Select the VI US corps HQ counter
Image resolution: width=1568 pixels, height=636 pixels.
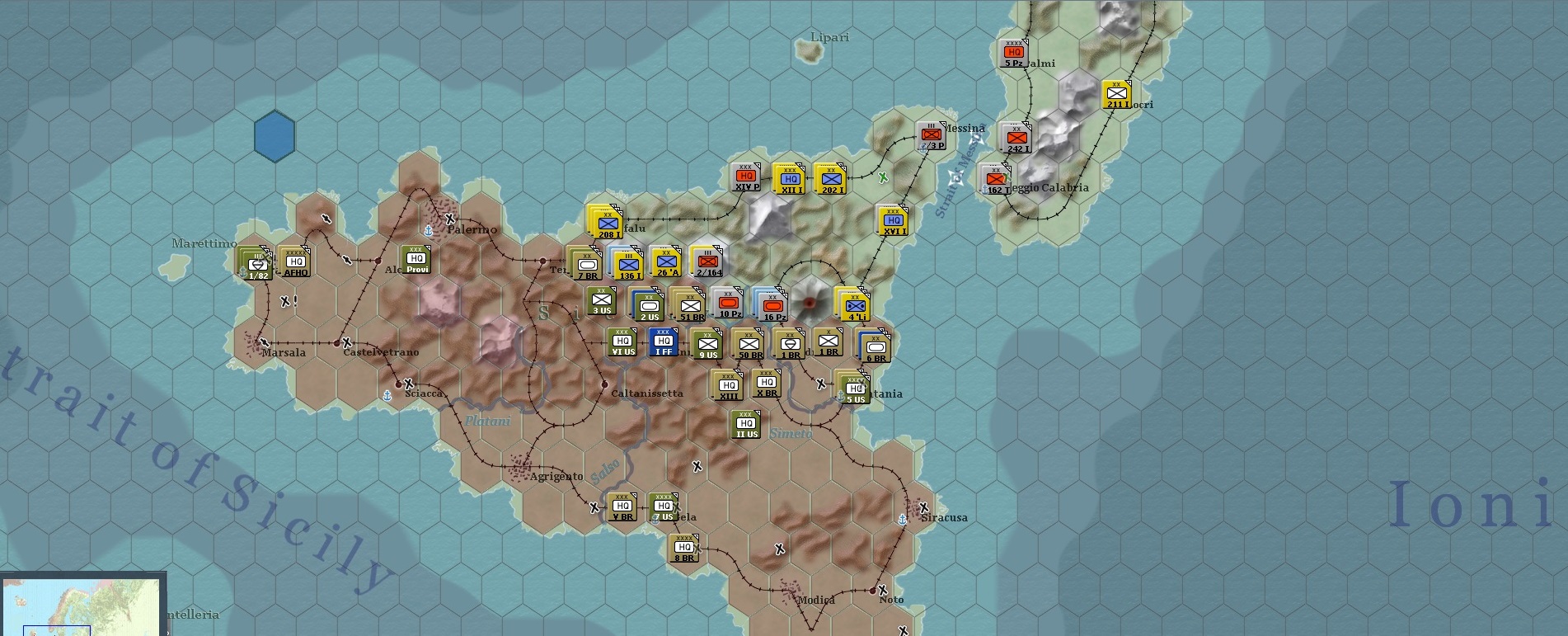pos(622,341)
